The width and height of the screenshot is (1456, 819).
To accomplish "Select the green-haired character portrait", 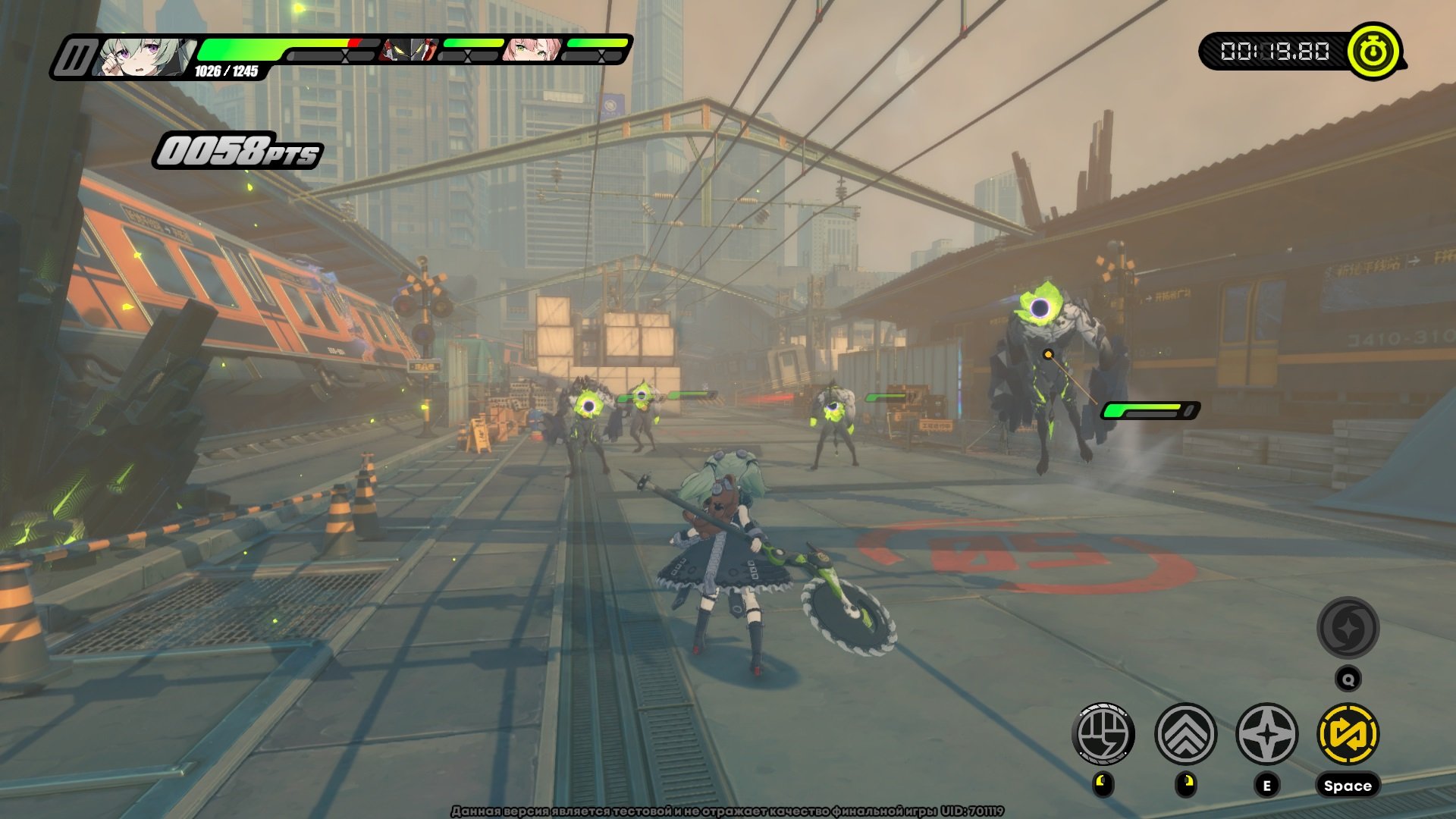I will click(x=144, y=57).
